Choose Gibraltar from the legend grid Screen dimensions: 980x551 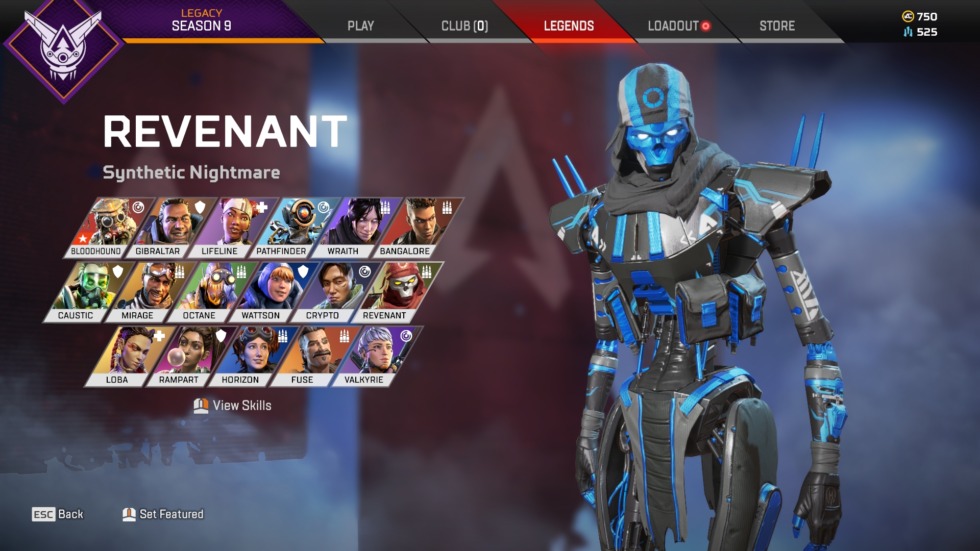162,227
